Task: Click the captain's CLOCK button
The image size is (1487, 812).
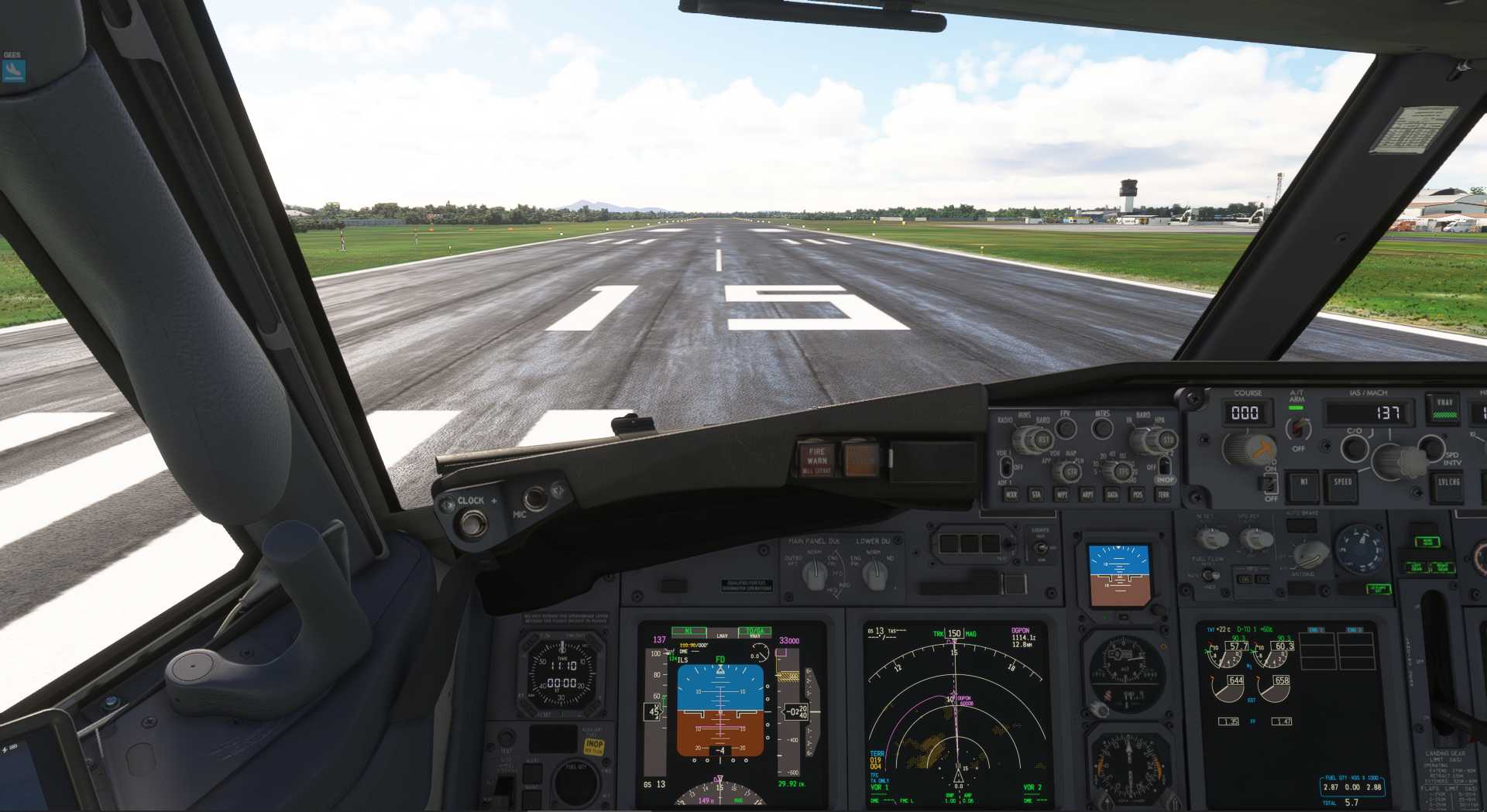Action: pos(470,523)
